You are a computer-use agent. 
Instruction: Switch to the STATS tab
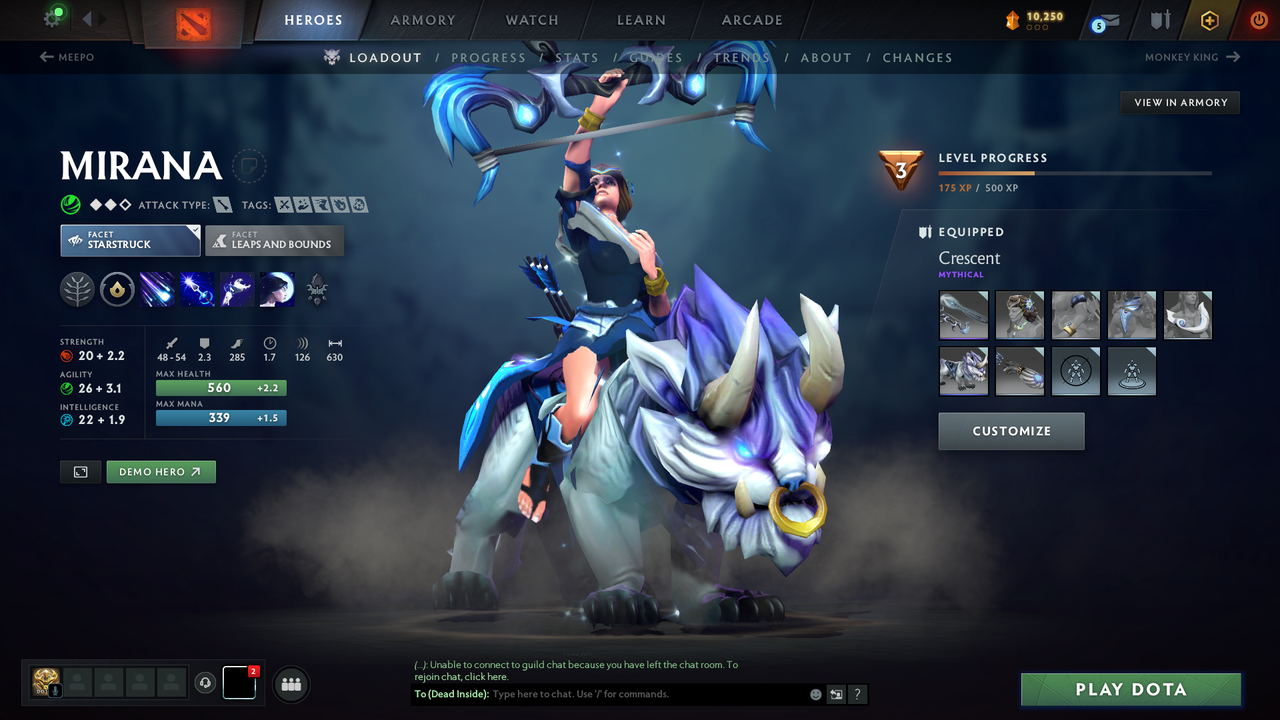[x=577, y=57]
